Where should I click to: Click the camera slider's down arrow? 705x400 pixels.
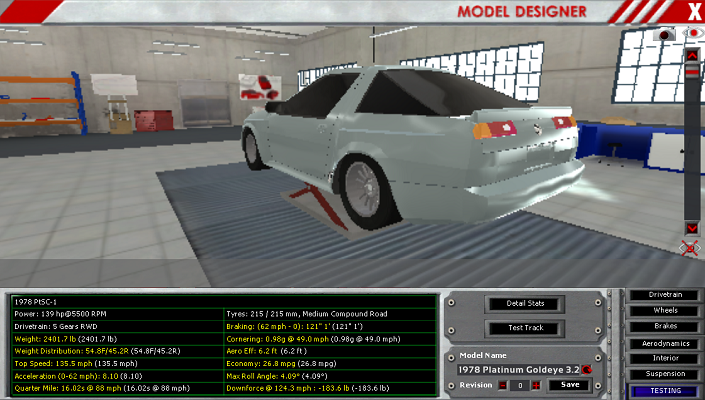coord(692,228)
